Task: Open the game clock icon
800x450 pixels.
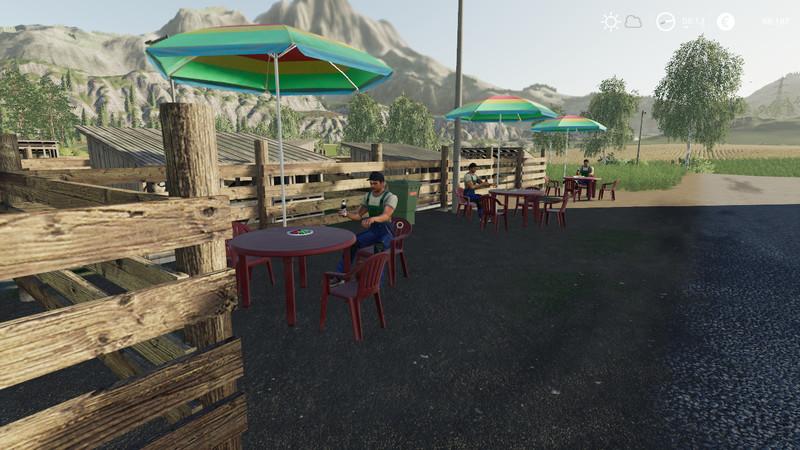Action: pos(666,21)
